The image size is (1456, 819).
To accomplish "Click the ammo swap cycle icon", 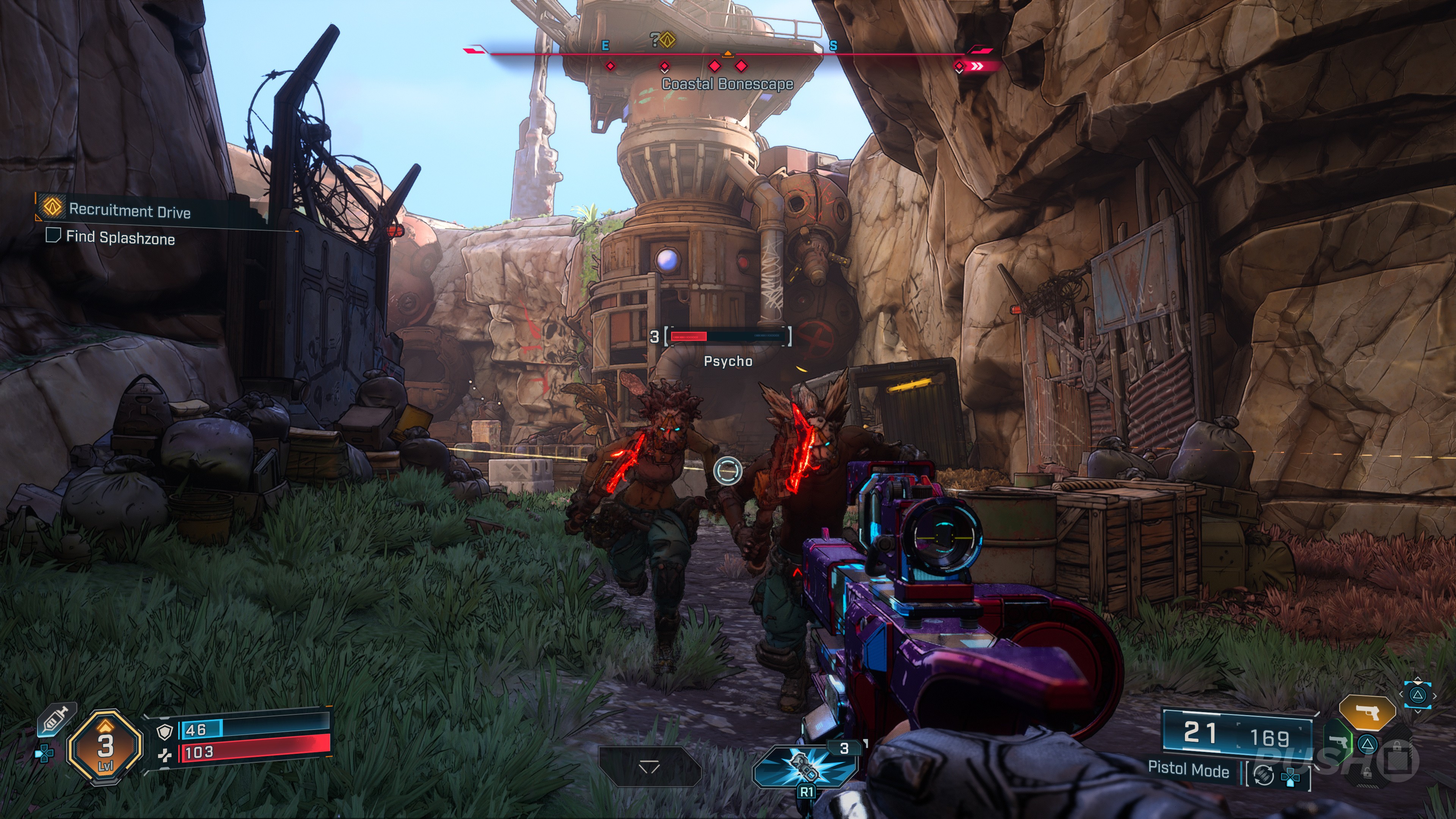I will [x=1263, y=775].
